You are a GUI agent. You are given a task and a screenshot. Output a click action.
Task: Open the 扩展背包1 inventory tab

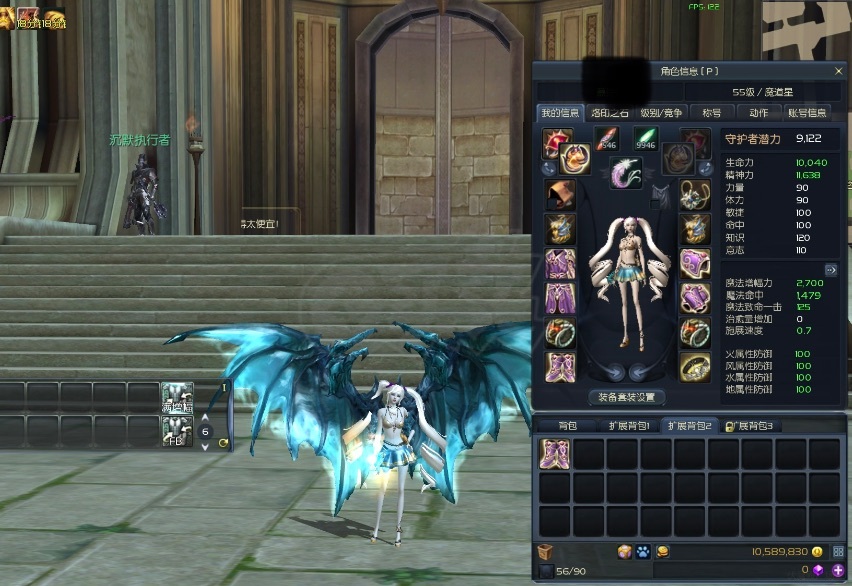coord(628,426)
